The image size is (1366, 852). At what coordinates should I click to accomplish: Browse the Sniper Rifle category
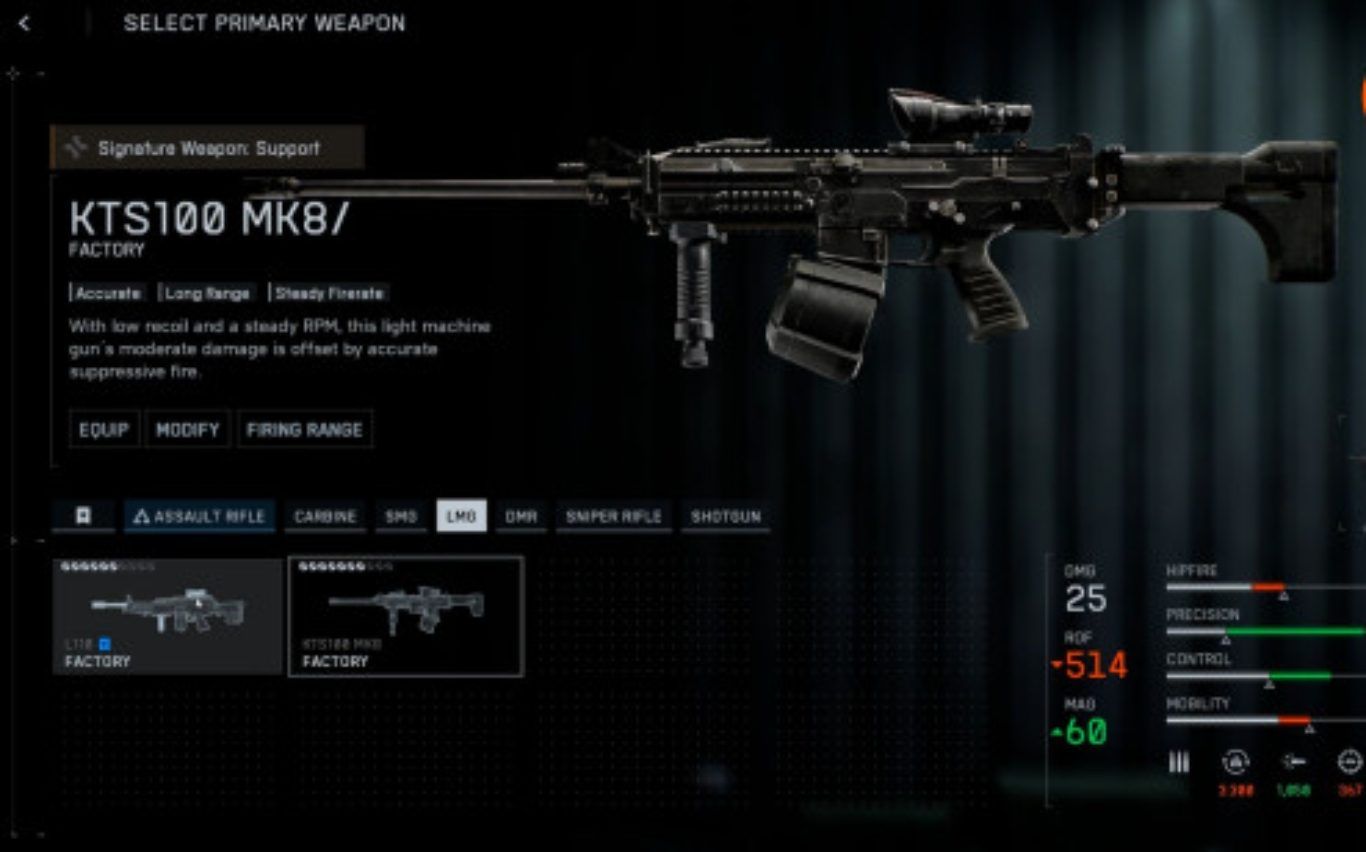613,516
